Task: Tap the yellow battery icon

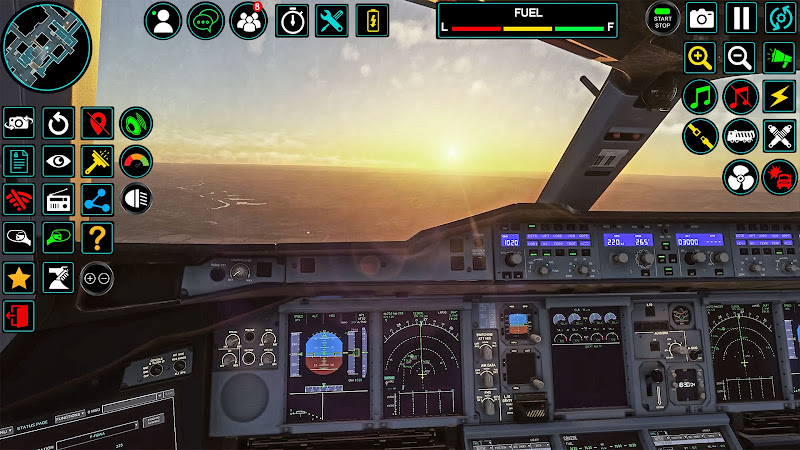Action: tap(372, 20)
